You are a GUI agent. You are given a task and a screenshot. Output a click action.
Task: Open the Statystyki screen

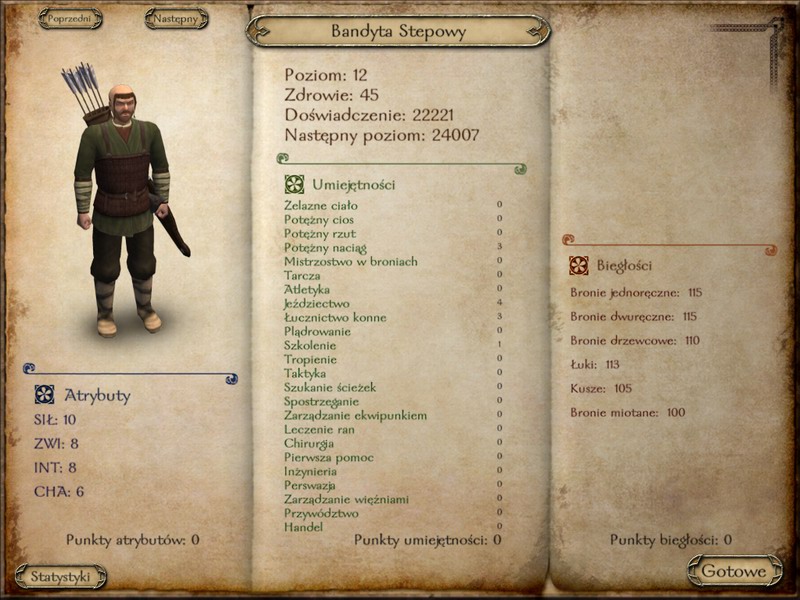pyautogui.click(x=61, y=576)
